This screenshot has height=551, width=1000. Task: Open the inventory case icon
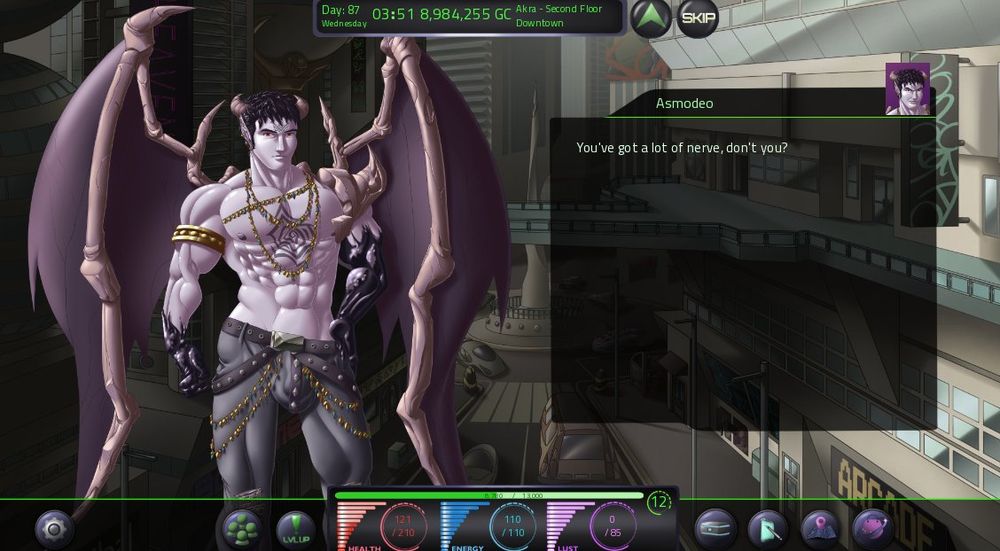click(715, 527)
